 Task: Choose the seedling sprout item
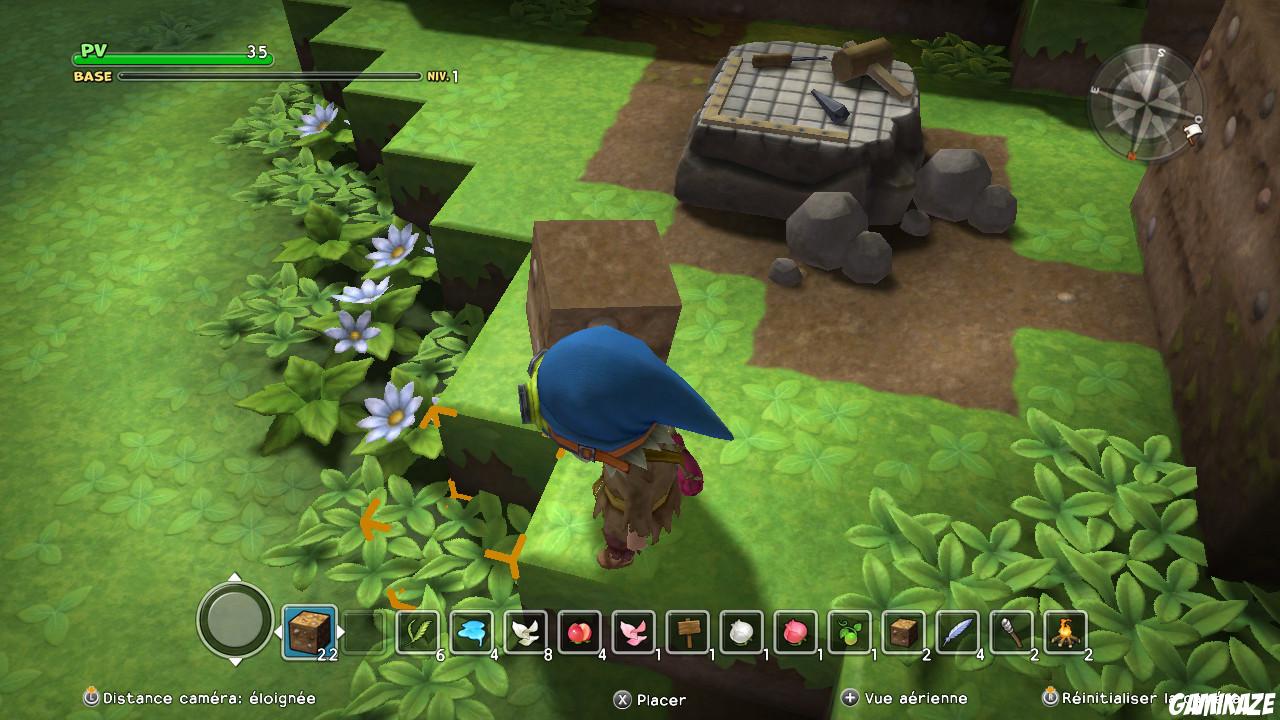click(851, 633)
